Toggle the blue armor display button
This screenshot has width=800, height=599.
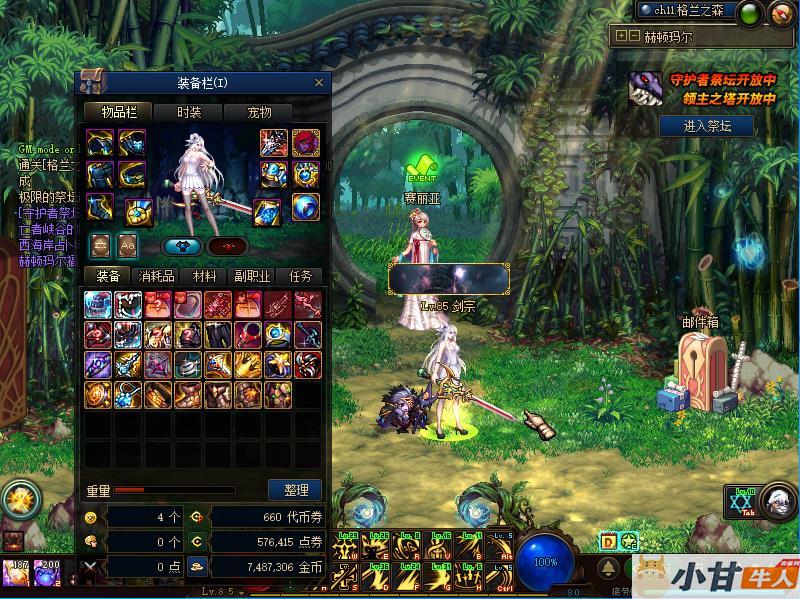182,246
